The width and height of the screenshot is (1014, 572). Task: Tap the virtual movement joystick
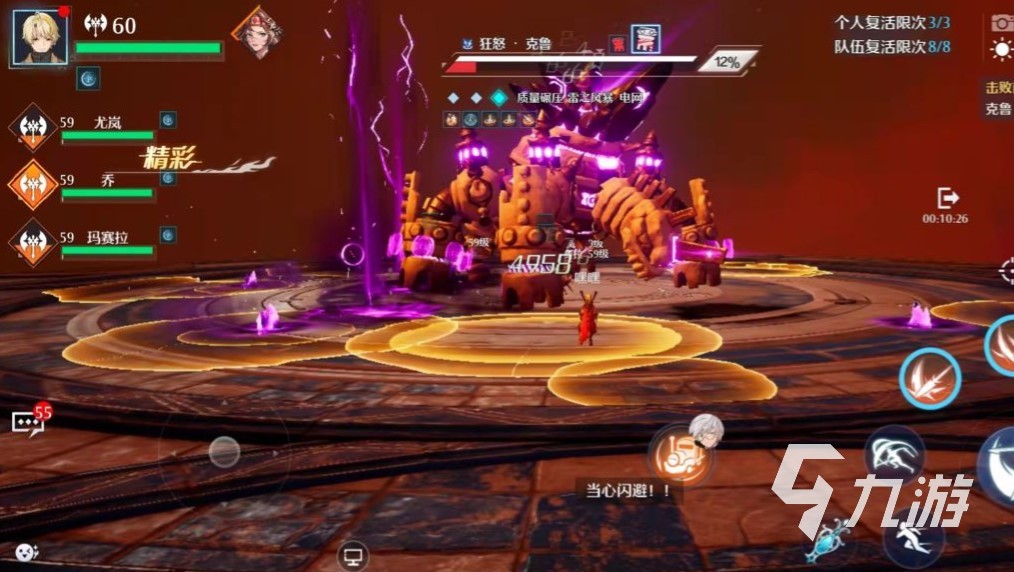click(x=224, y=453)
